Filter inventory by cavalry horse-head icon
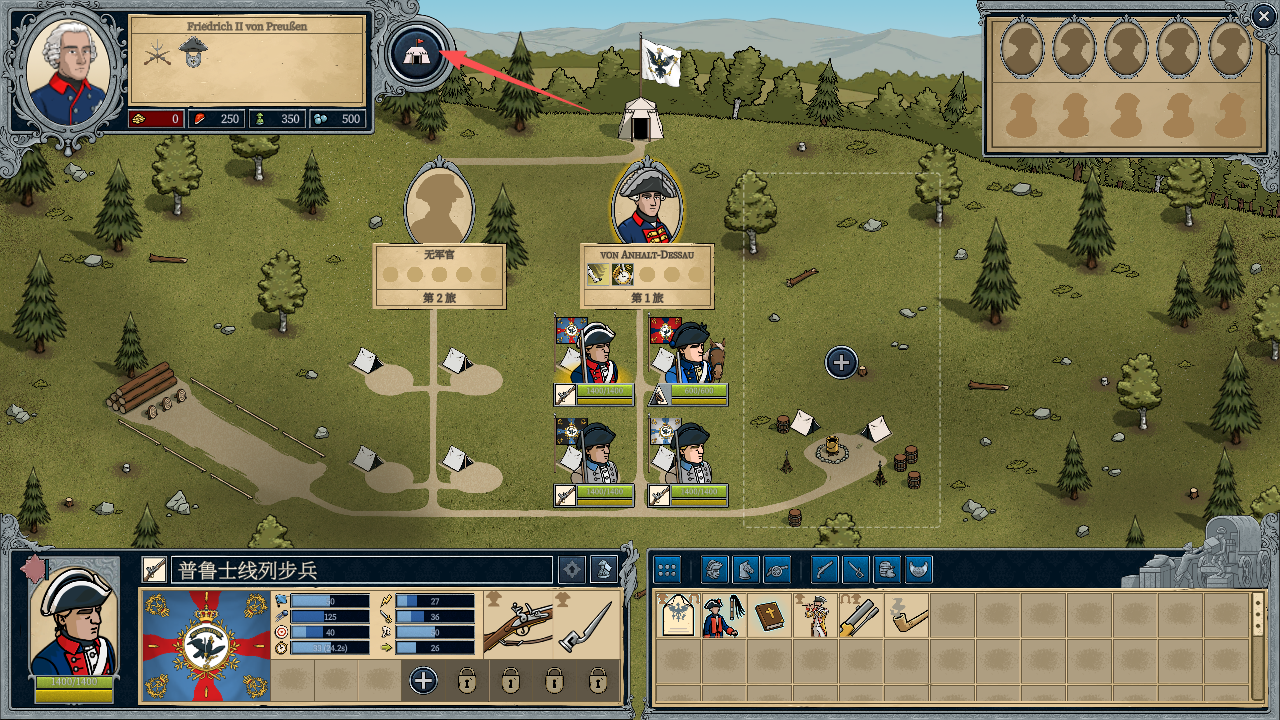The image size is (1280, 720). click(x=746, y=570)
